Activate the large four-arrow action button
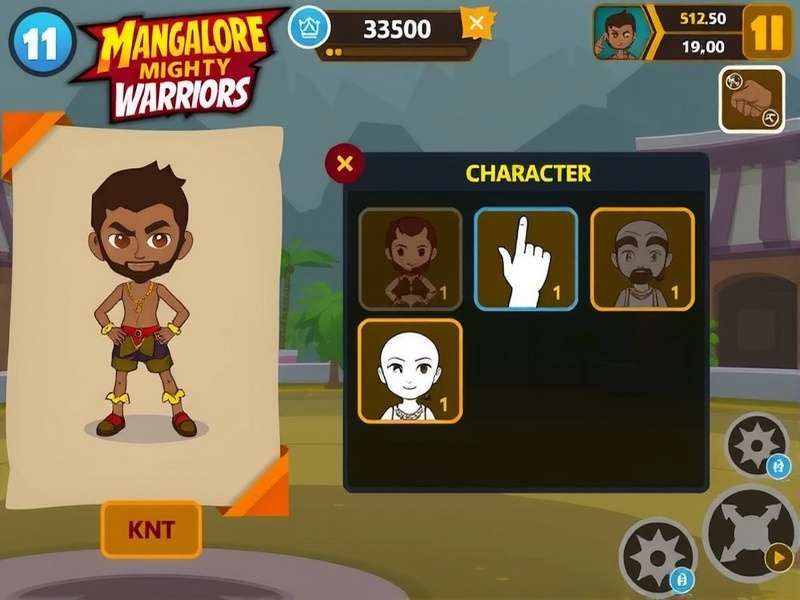This screenshot has width=800, height=600. click(x=751, y=531)
